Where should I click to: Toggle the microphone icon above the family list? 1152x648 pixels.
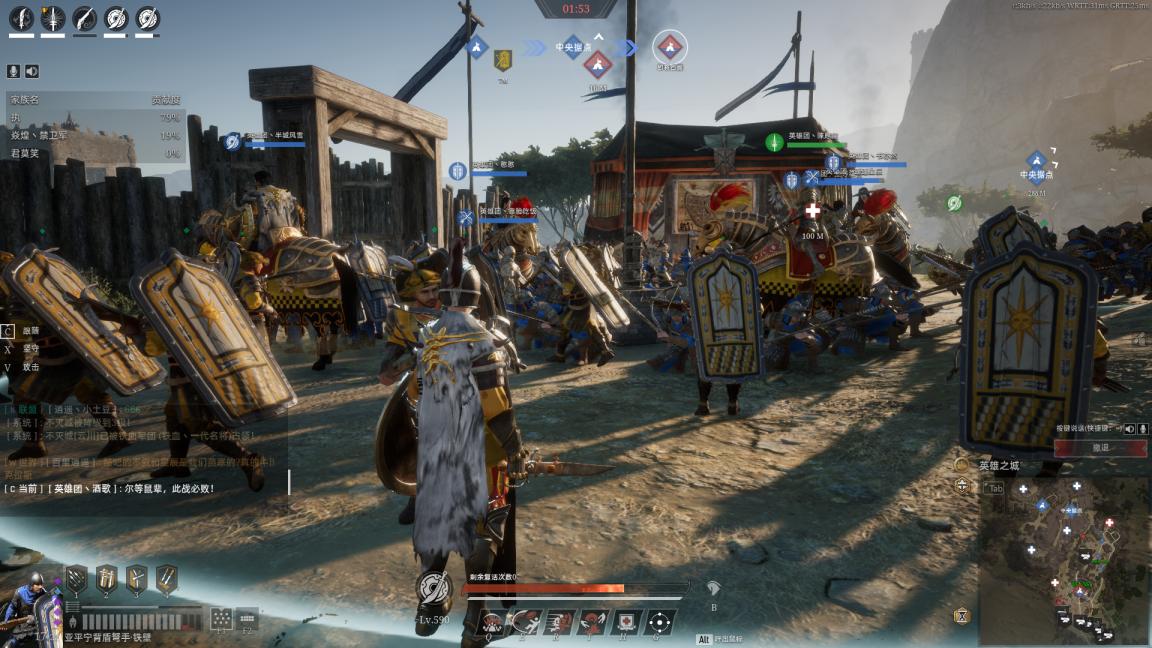[x=14, y=71]
